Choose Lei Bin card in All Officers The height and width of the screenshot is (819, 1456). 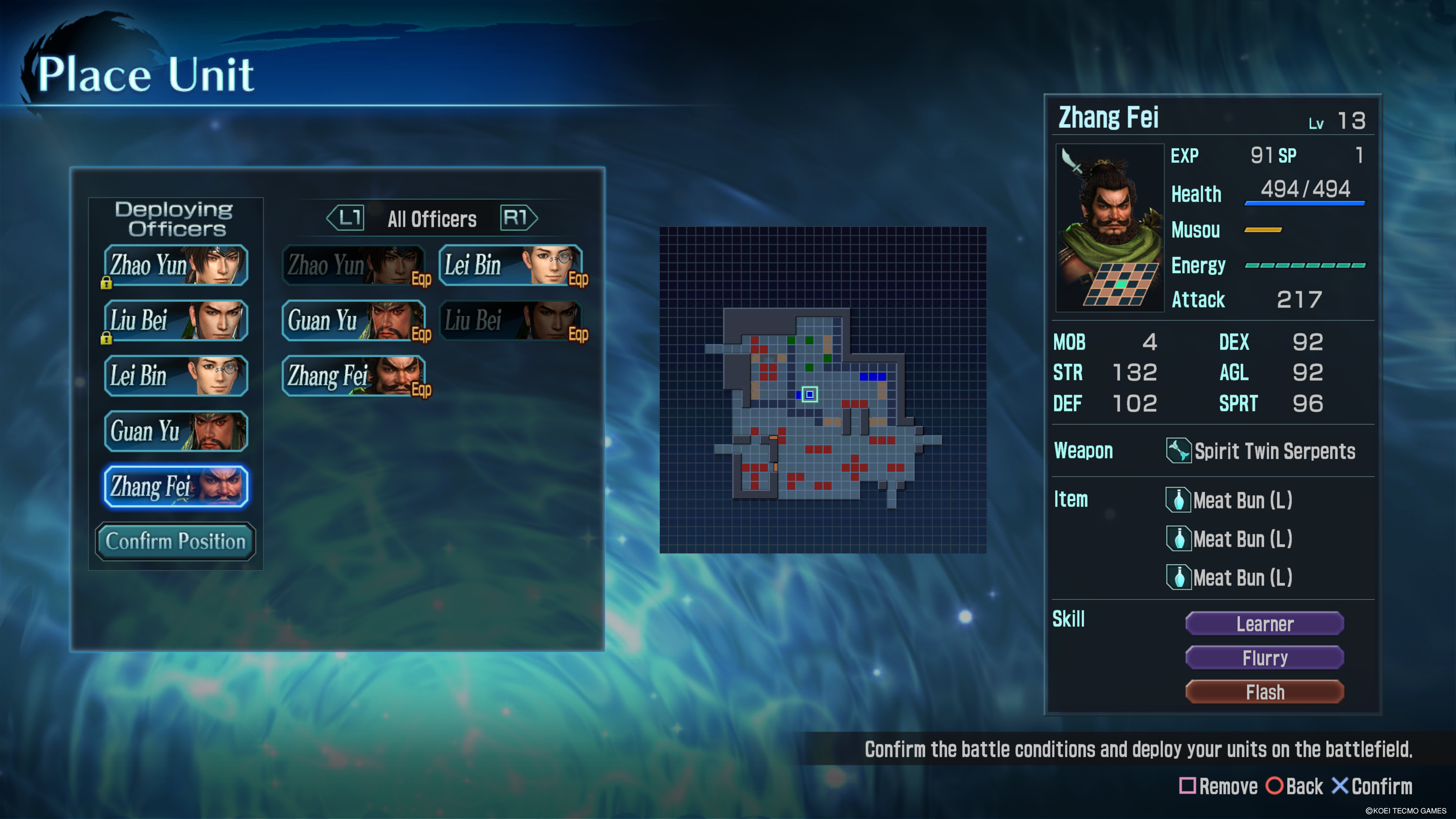click(510, 265)
